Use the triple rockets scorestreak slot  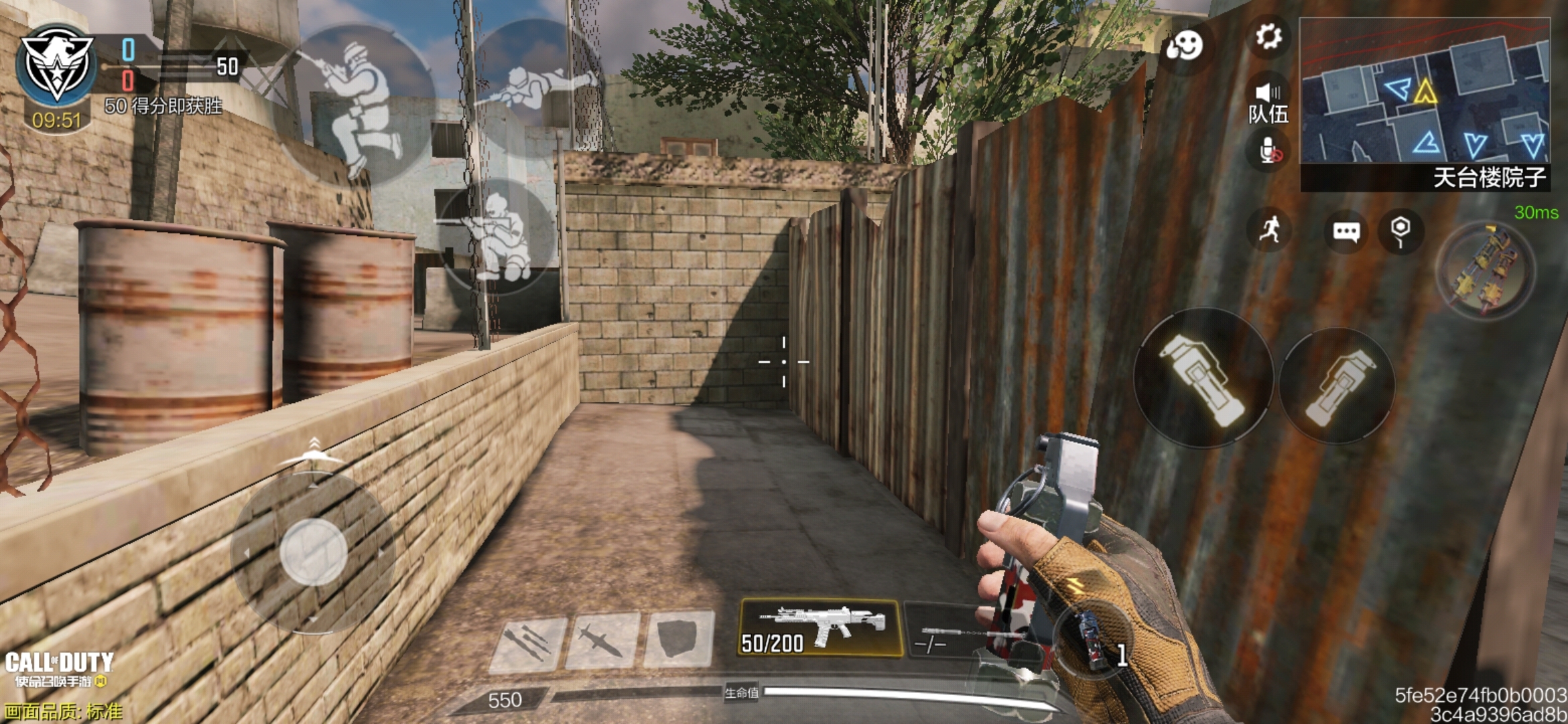pyautogui.click(x=529, y=641)
